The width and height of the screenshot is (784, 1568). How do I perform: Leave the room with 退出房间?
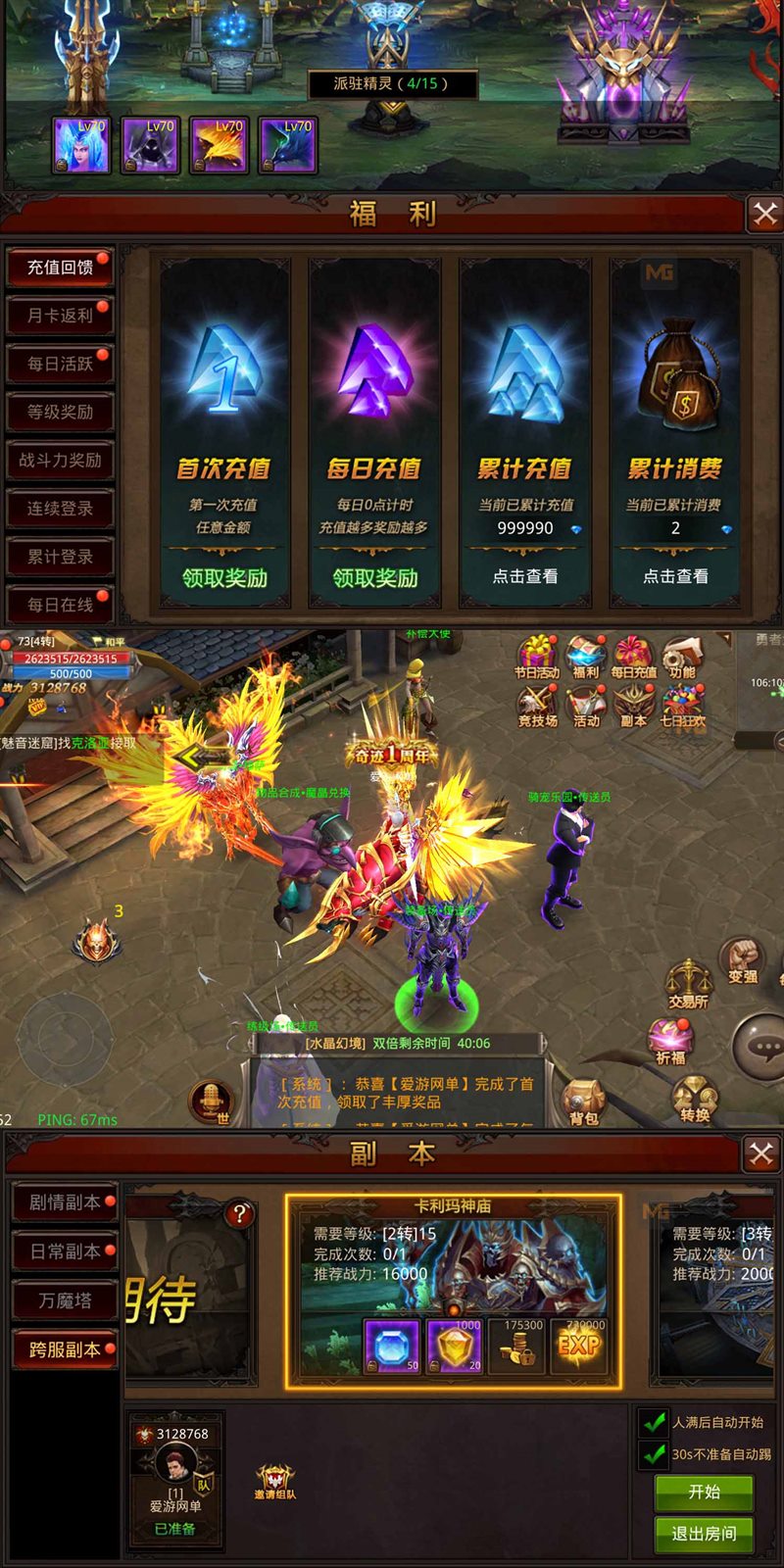pyautogui.click(x=704, y=1534)
